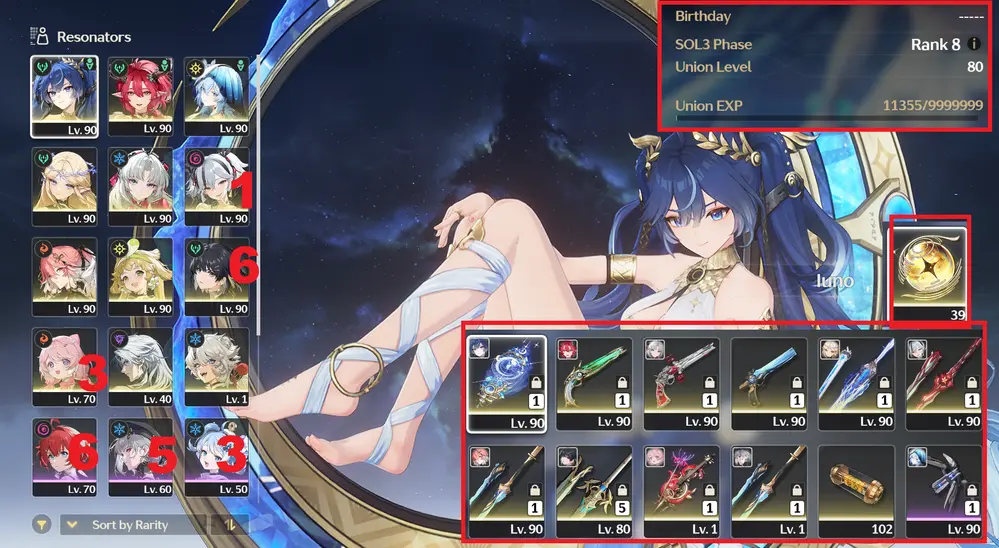Select the blonde resonator with flower crown
Viewport: 999px width, 548px height.
[x=65, y=186]
